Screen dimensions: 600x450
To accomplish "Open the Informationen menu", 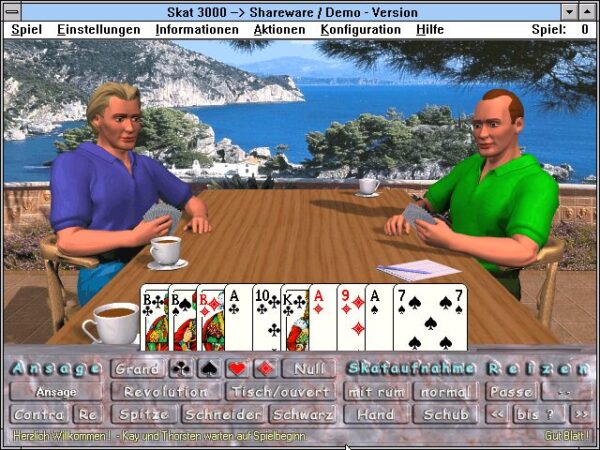I will click(x=196, y=30).
